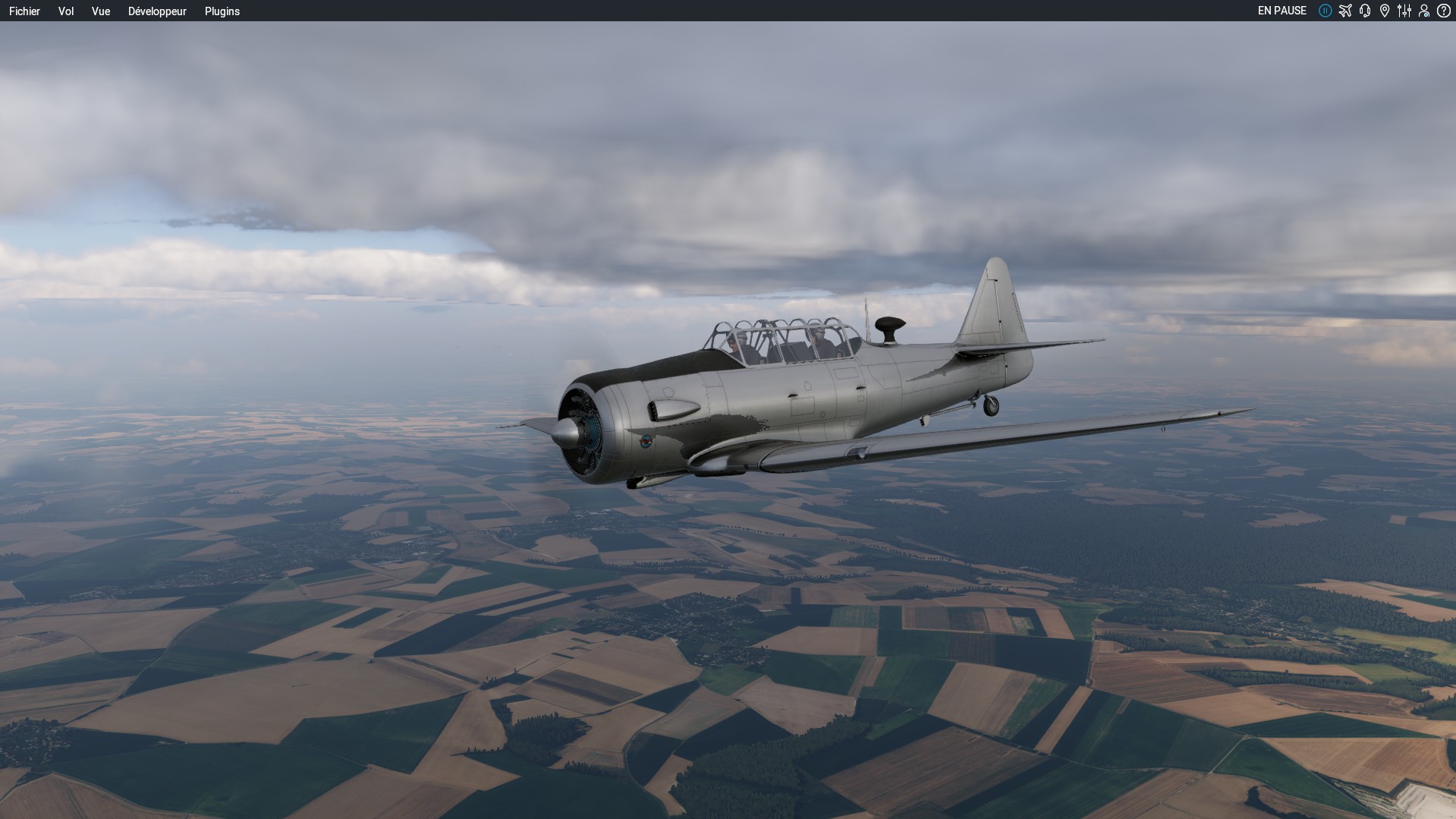Screen dimensions: 1456x819
Task: Open the Vol menu
Action: pos(66,11)
